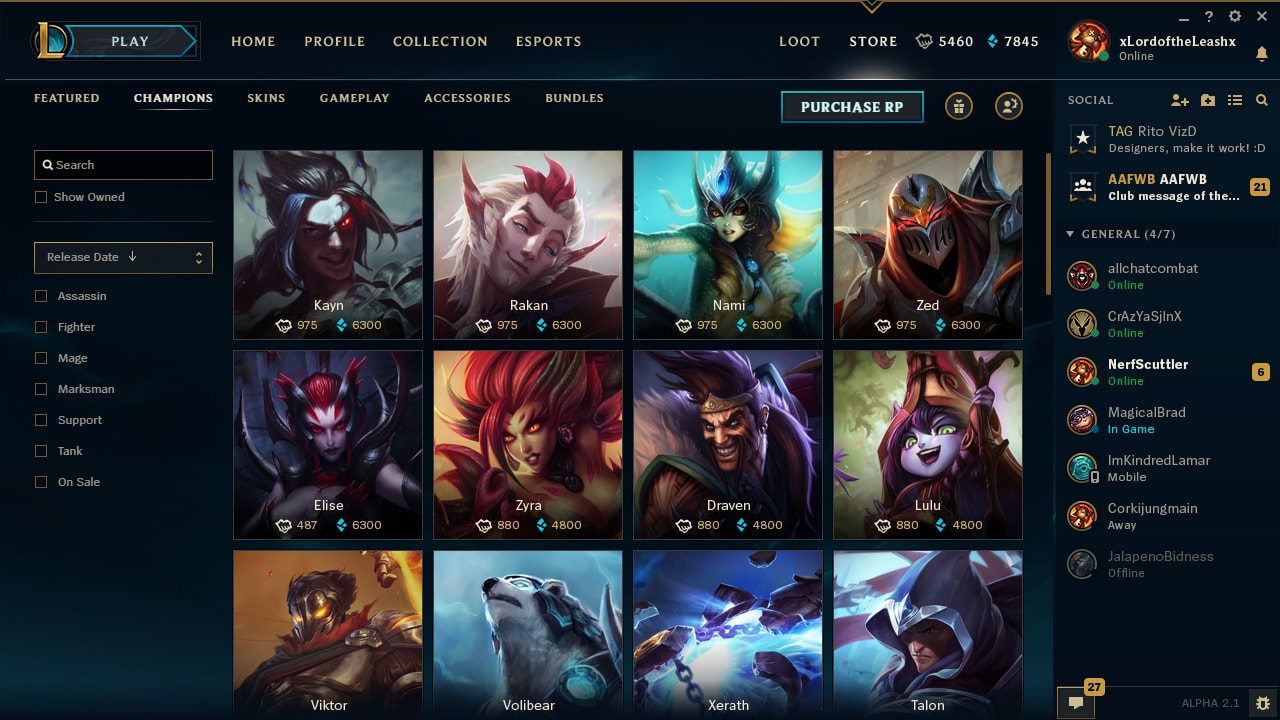Click the prepaid cards icon beside the gift icon
1280x720 pixels.
click(x=1009, y=106)
